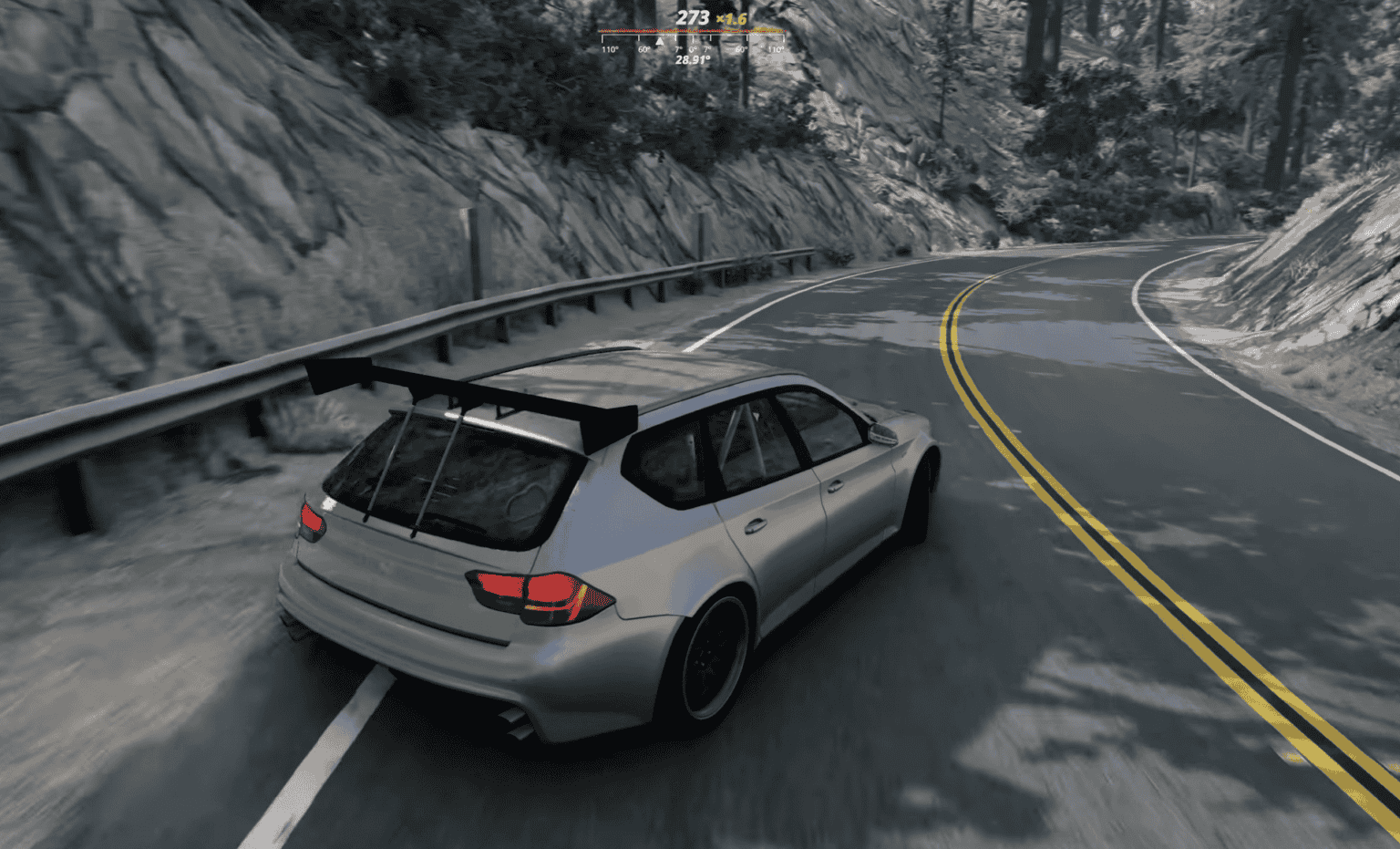Click the left 110° label on the gauge

click(611, 49)
